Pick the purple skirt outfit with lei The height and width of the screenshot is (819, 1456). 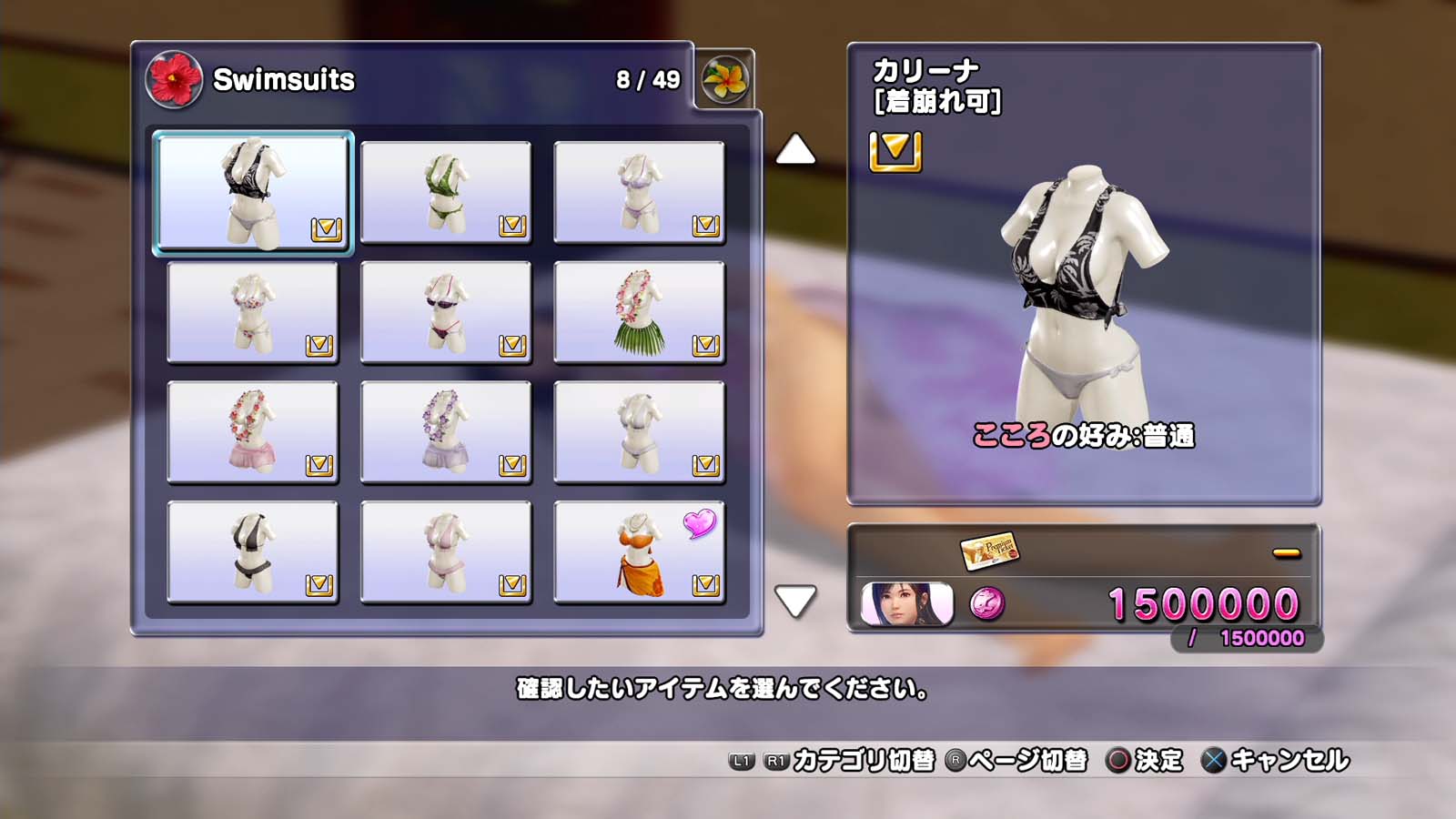pos(446,432)
